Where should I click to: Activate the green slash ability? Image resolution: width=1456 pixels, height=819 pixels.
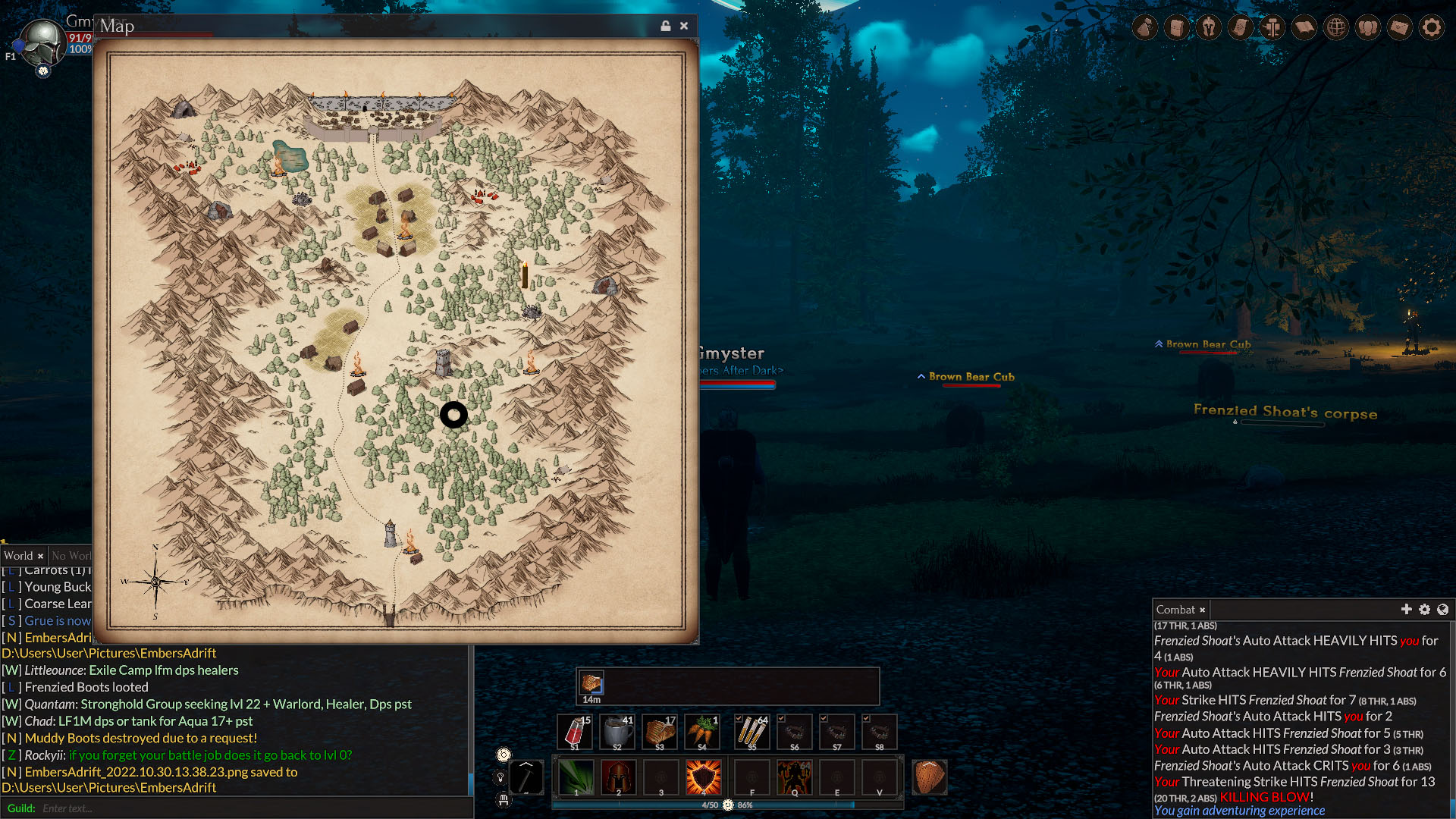tap(576, 777)
